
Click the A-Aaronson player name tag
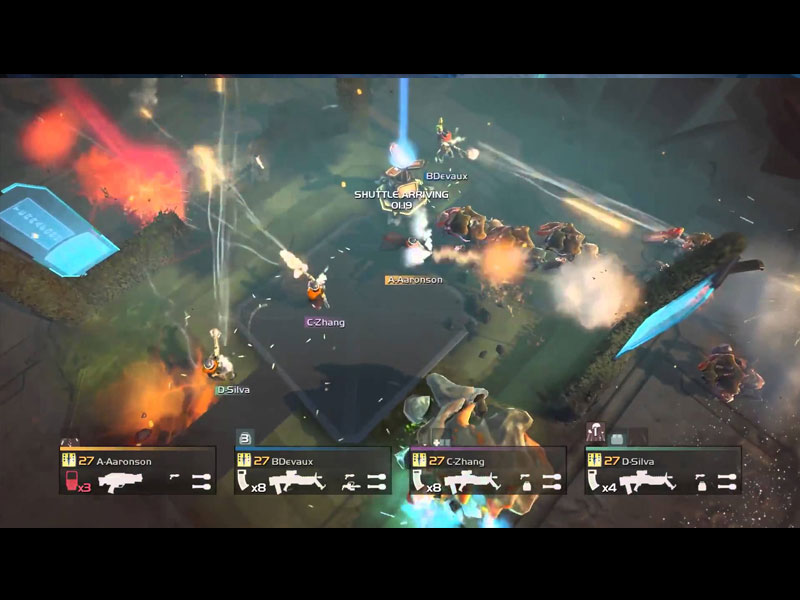click(414, 280)
